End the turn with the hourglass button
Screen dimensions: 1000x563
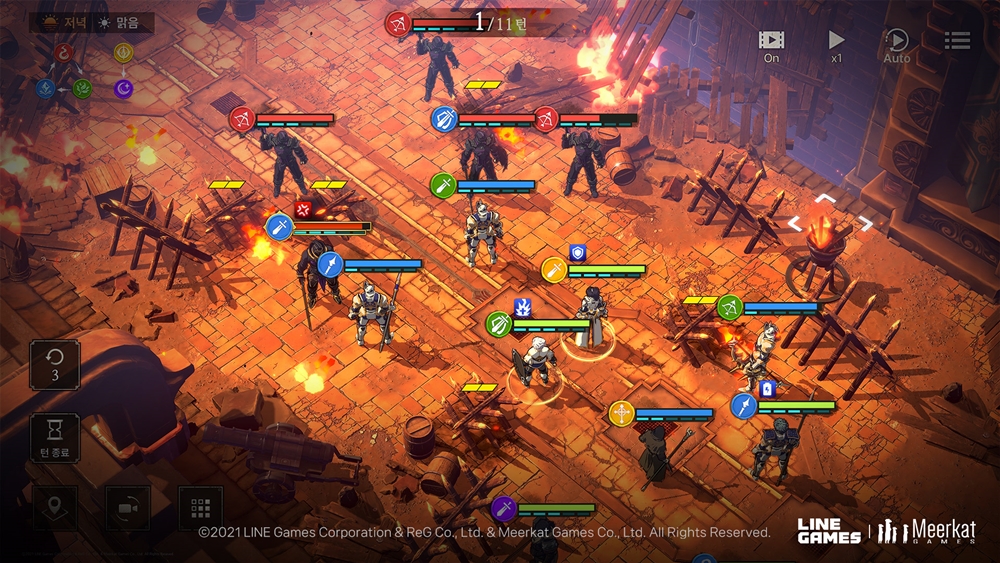click(55, 437)
